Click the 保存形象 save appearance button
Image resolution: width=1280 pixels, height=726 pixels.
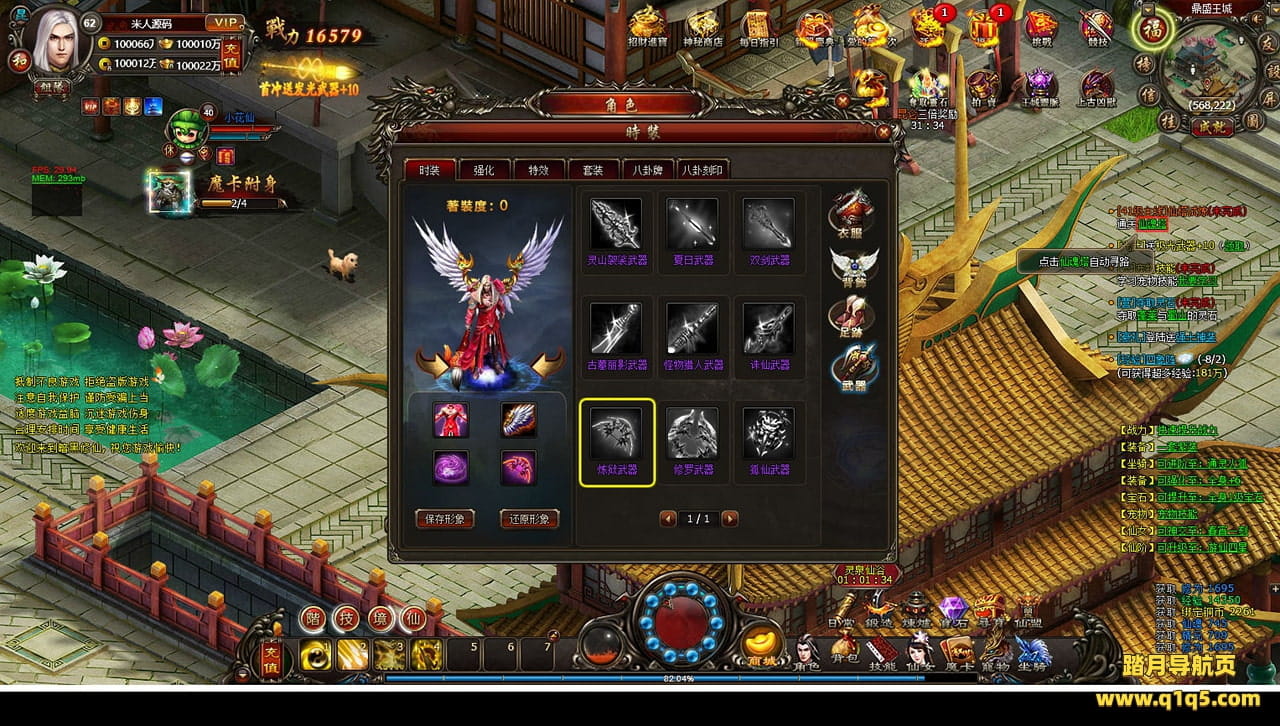click(x=444, y=519)
